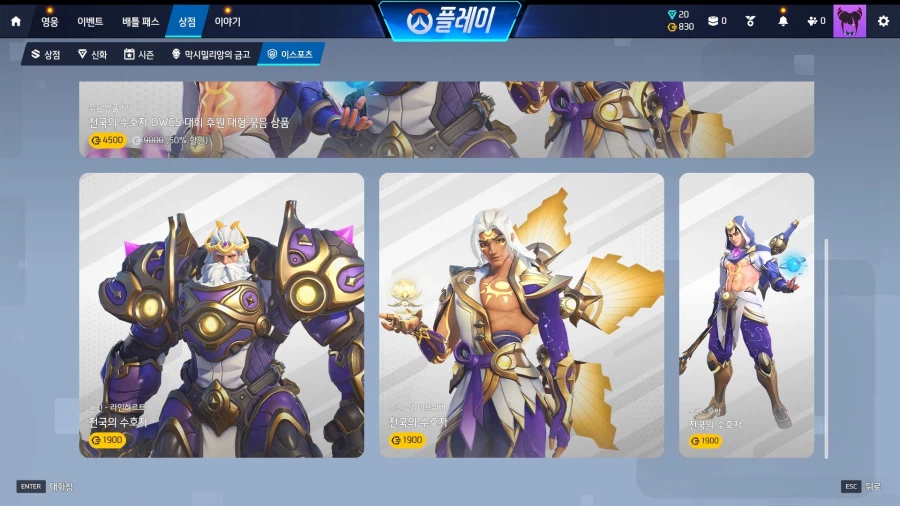Select the 상점 top navigation tab
The height and width of the screenshot is (506, 900).
click(187, 21)
